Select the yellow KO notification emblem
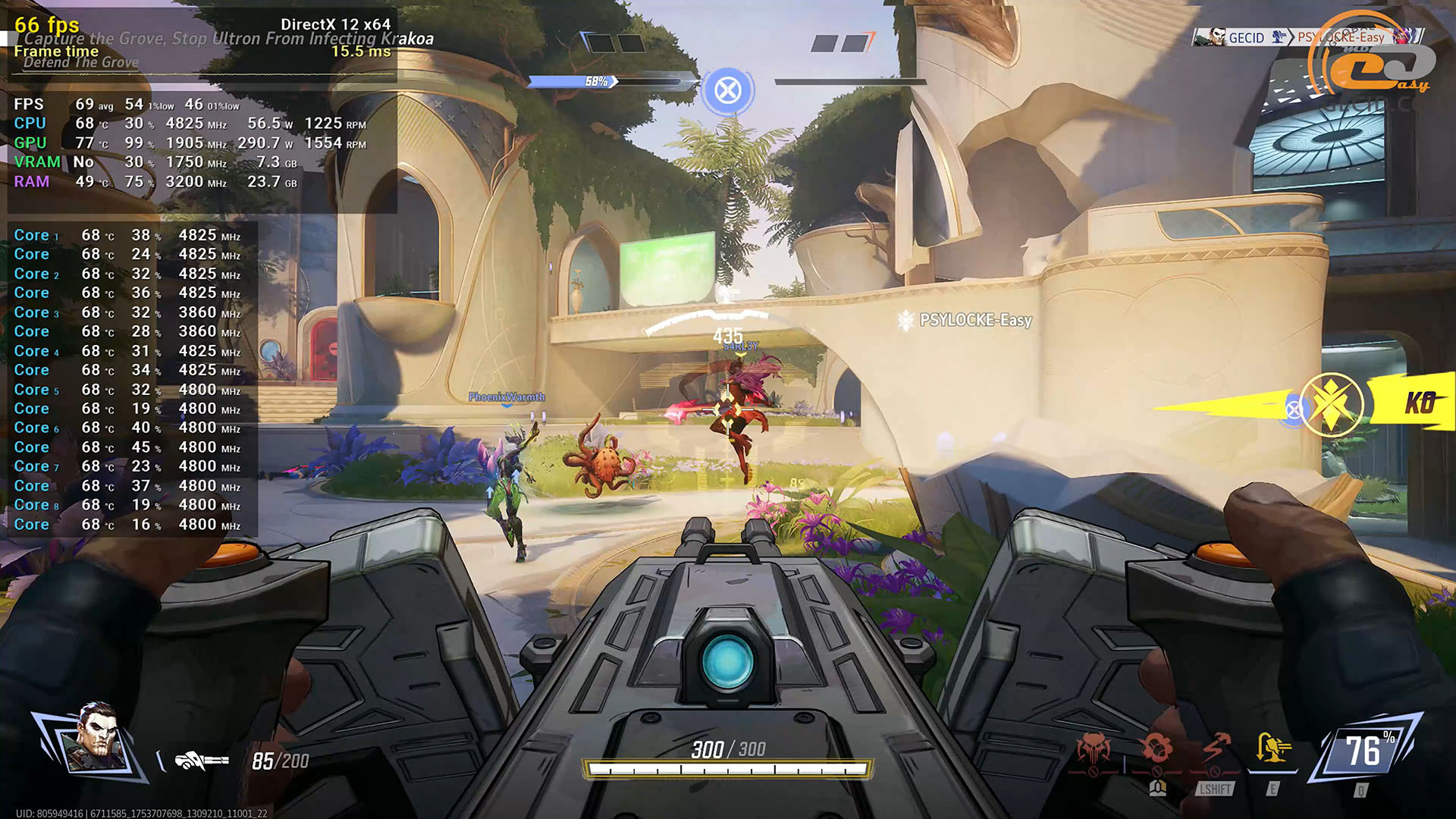This screenshot has height=819, width=1456. 1331,404
